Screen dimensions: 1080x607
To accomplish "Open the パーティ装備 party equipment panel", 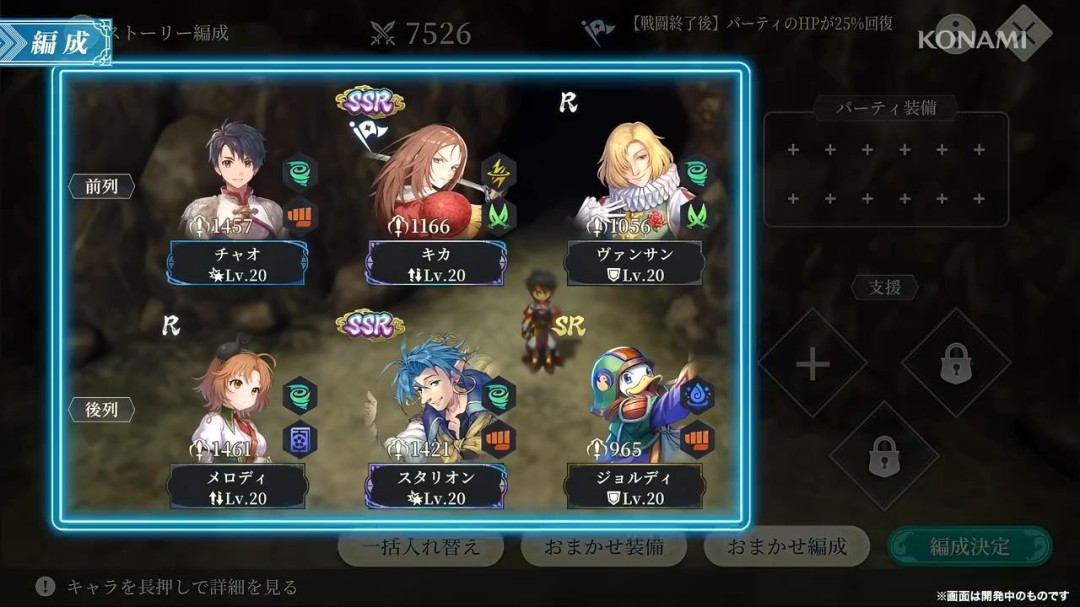I will pyautogui.click(x=886, y=168).
